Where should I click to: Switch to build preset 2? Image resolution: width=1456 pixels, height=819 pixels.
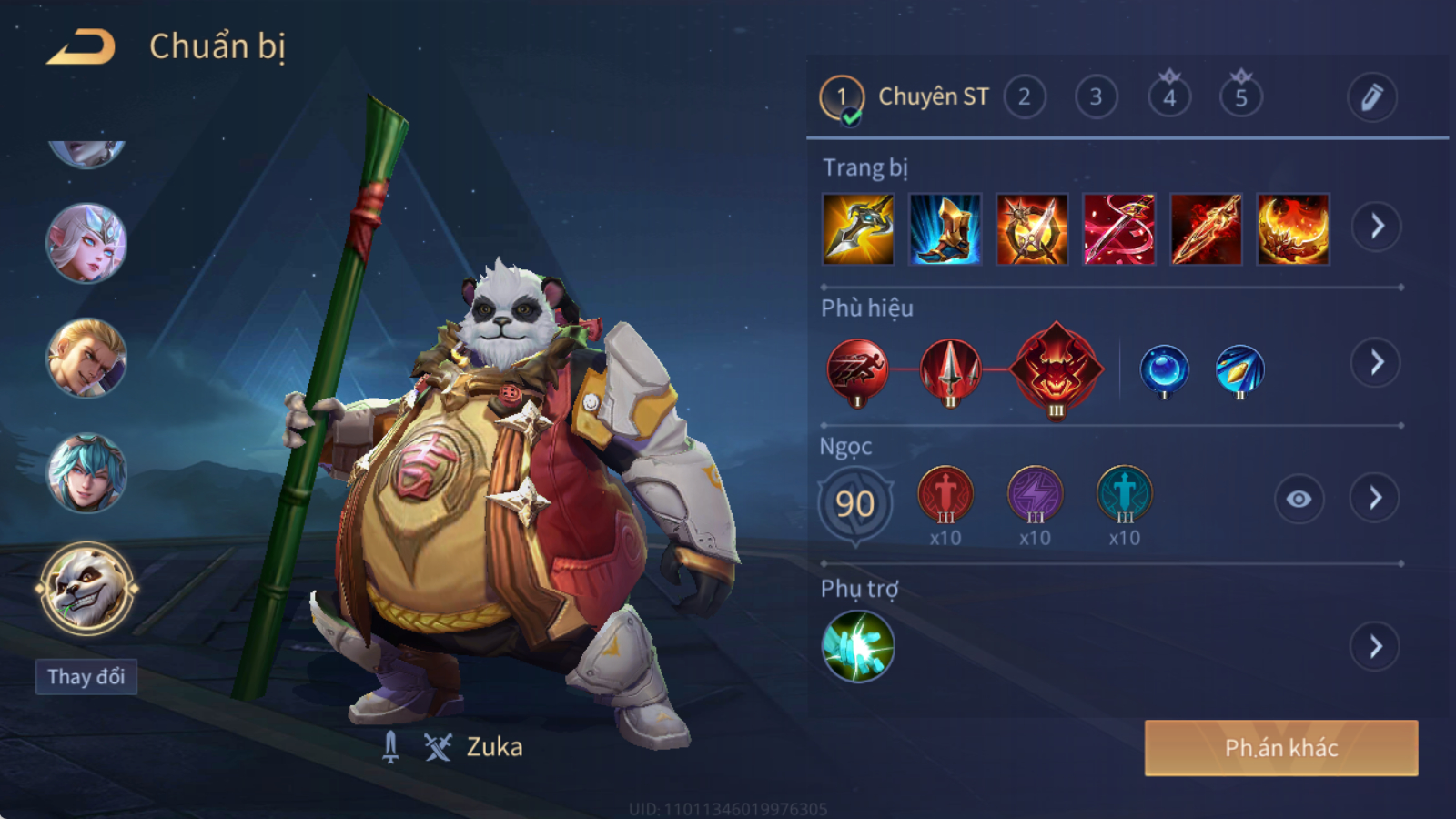click(x=1025, y=97)
